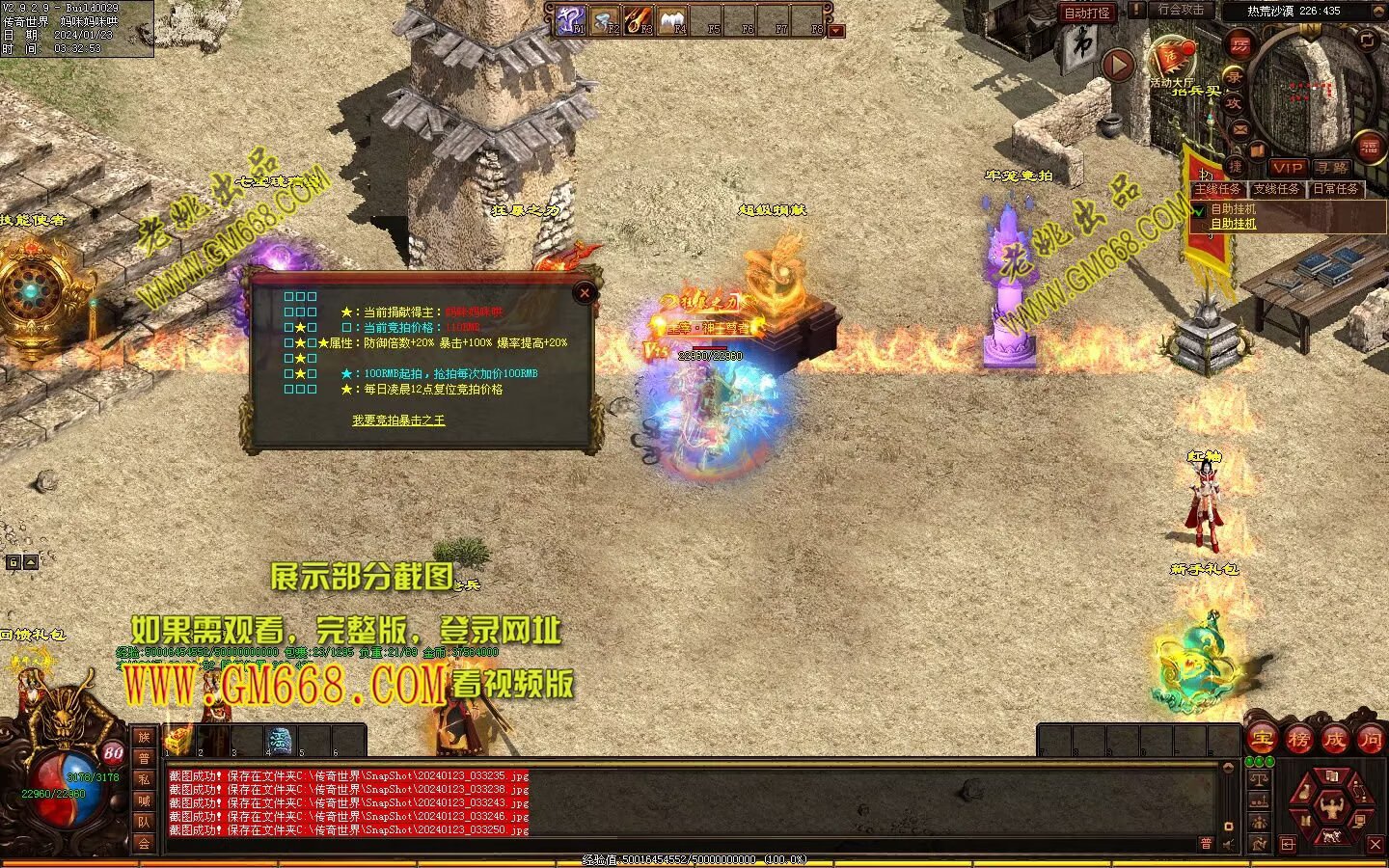Screen dimensions: 1389x868
Task: Select the 私 private chat channel
Action: 144,779
